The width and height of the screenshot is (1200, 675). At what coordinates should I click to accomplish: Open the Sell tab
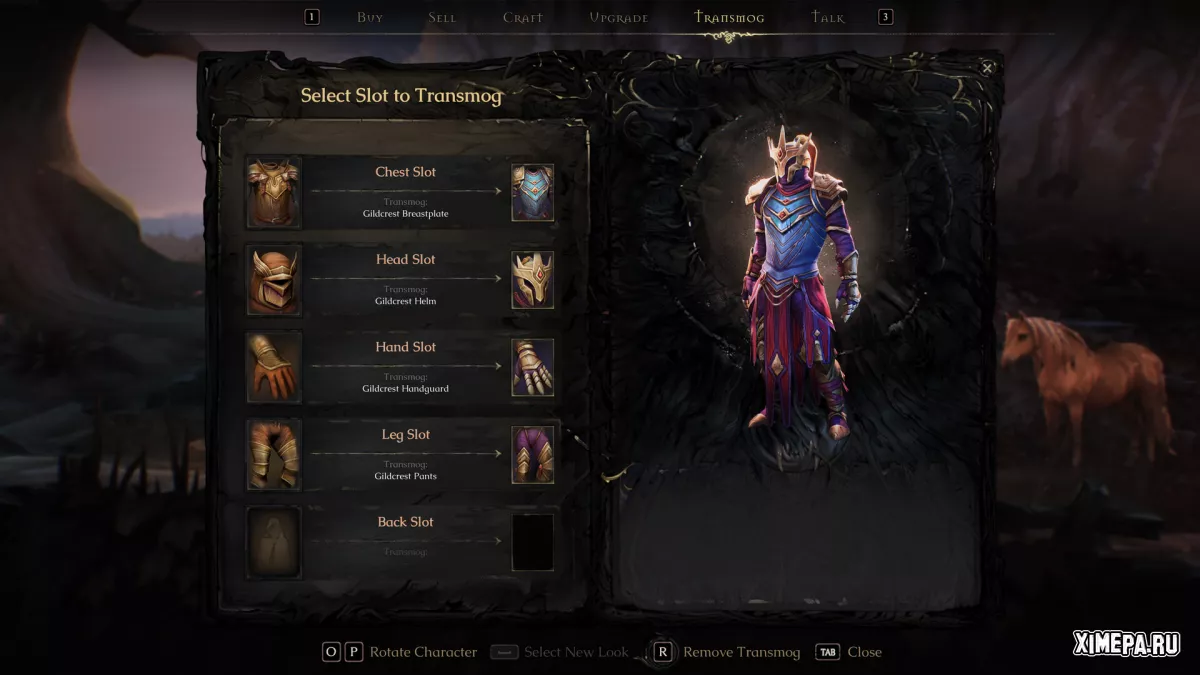point(442,18)
